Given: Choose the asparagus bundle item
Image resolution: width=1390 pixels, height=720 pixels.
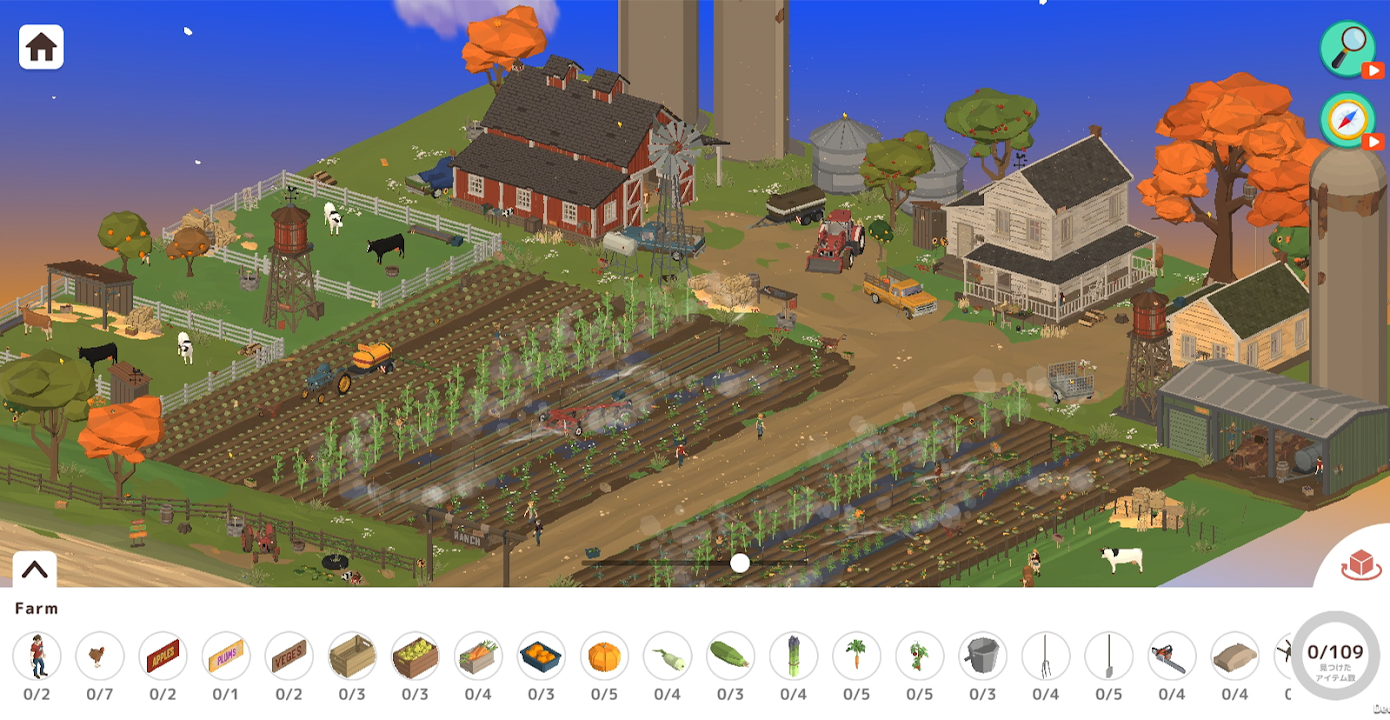Looking at the screenshot, I should pyautogui.click(x=793, y=657).
